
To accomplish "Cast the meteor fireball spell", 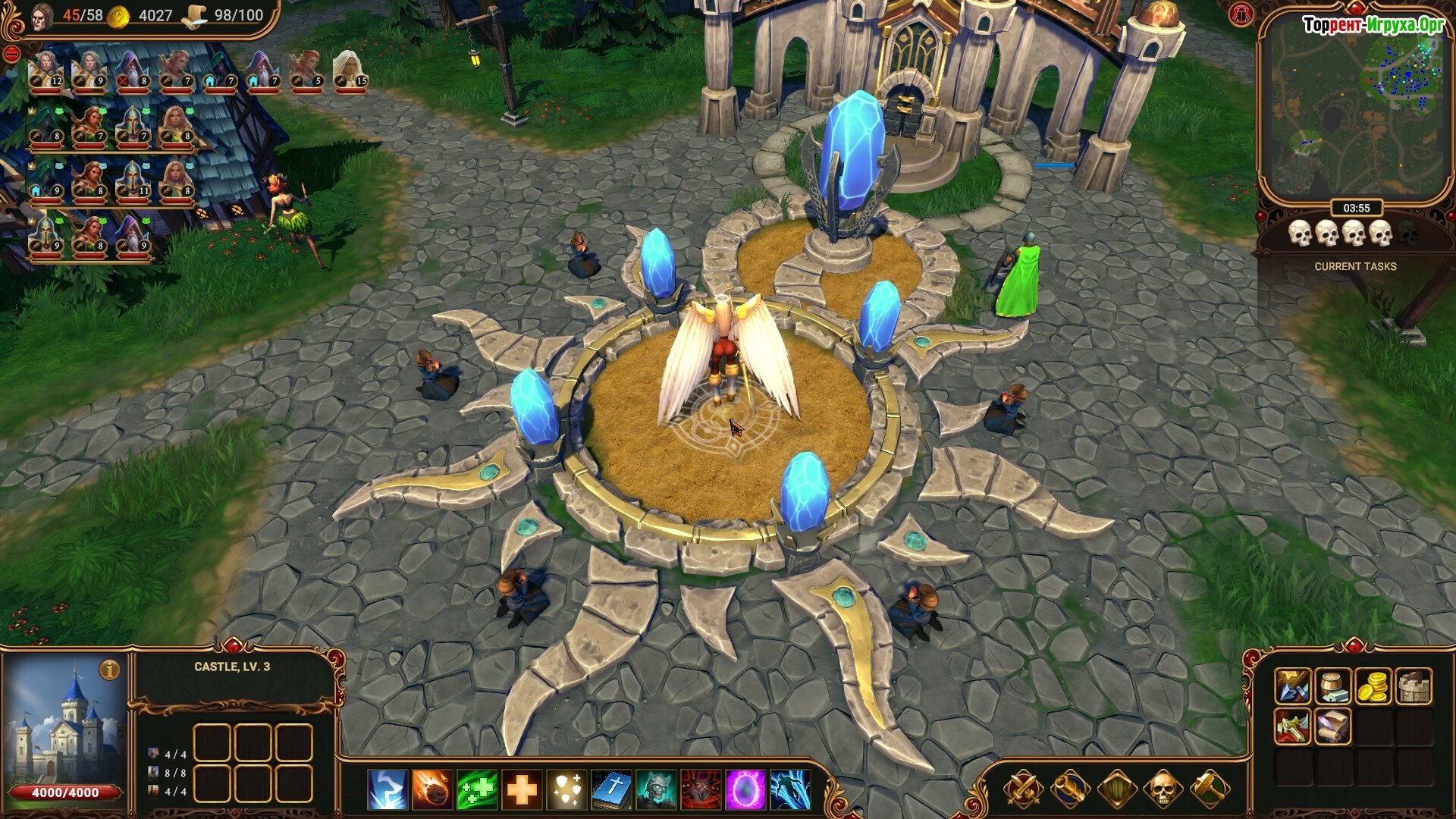I will 432,789.
